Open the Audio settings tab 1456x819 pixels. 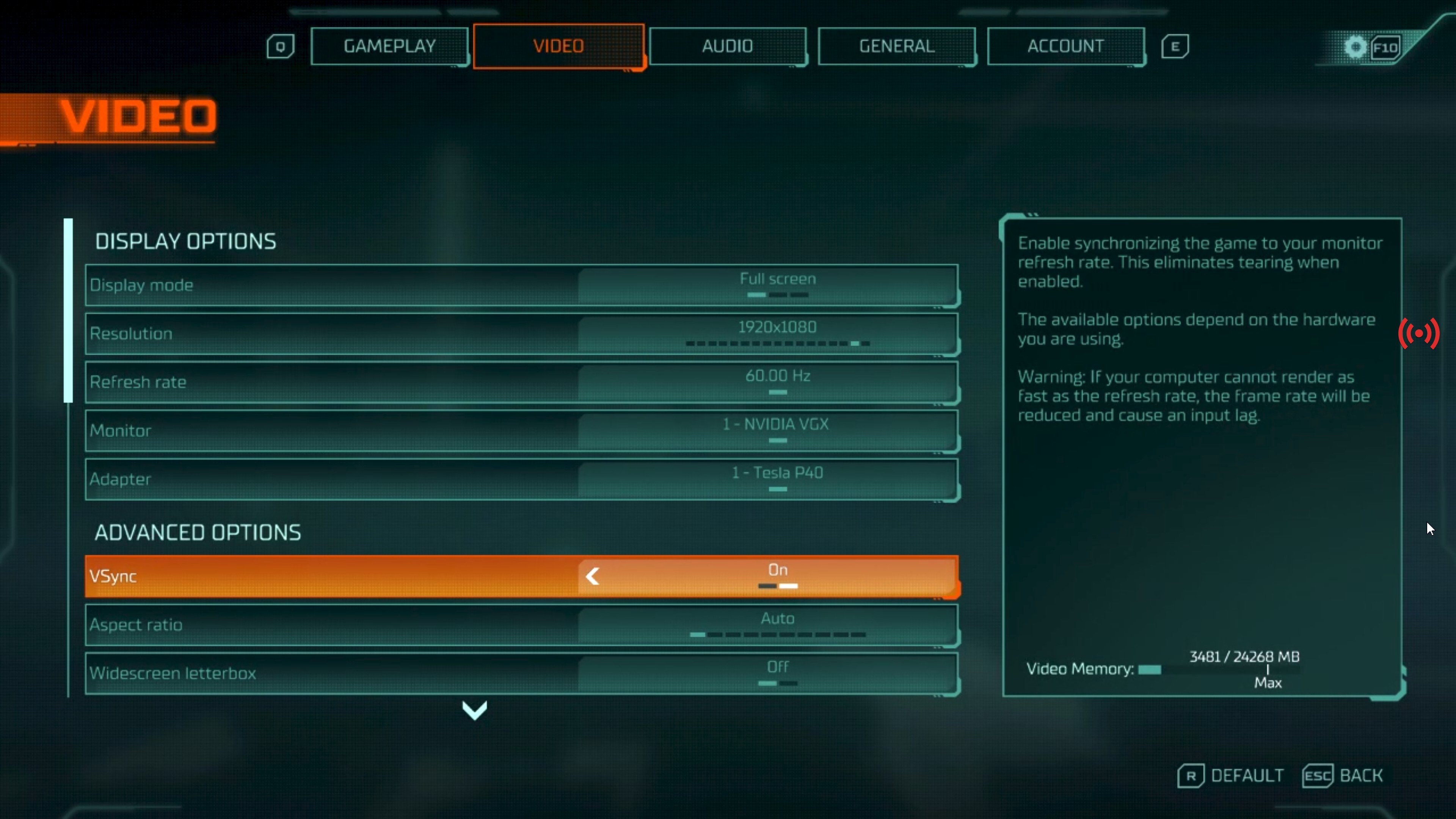(728, 46)
